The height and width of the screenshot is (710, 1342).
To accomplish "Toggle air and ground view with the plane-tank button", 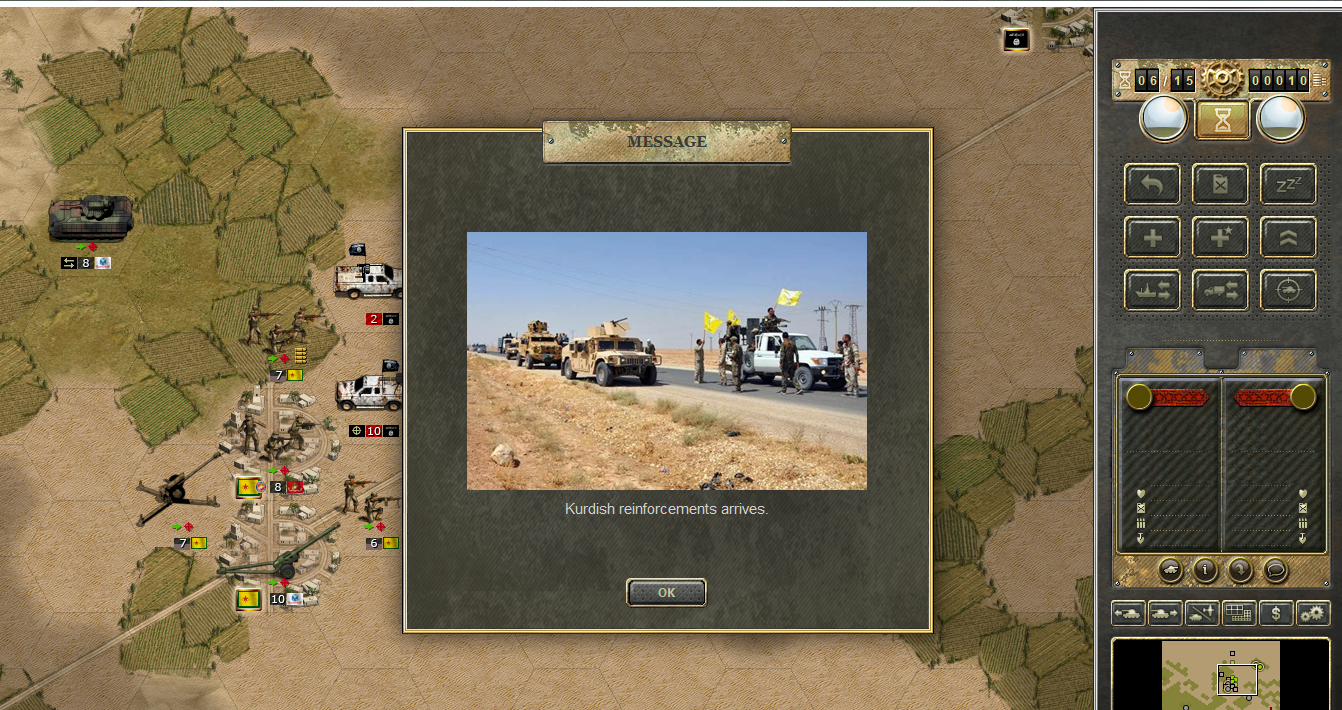I will click(x=1202, y=613).
